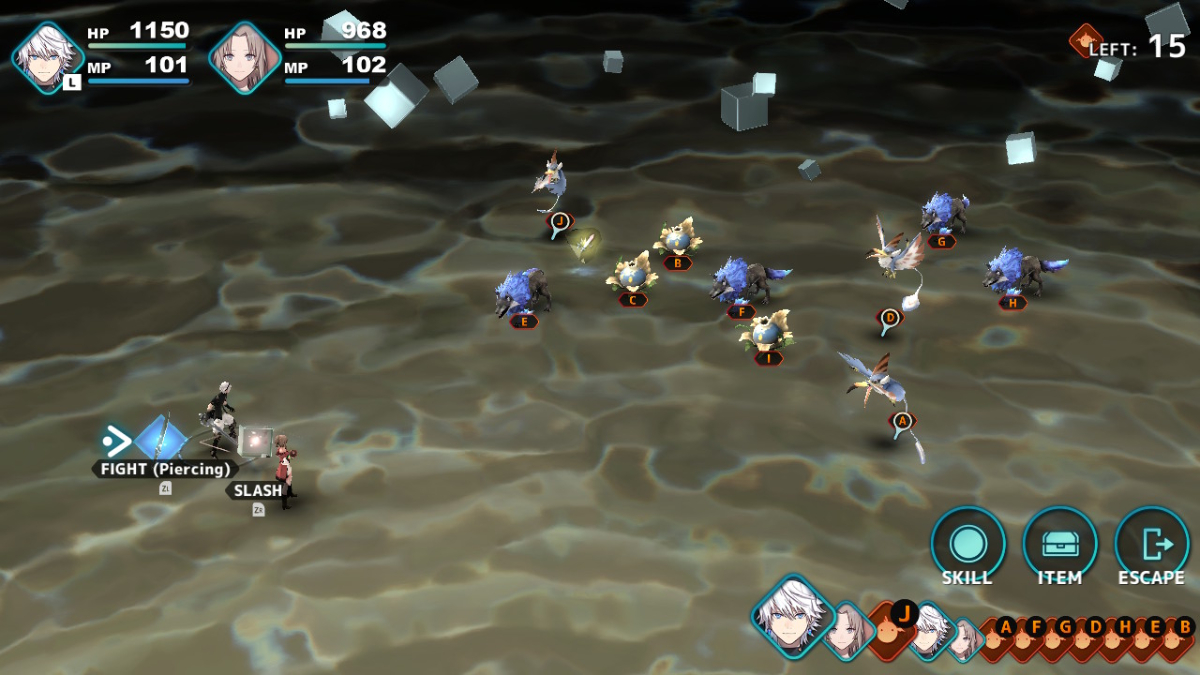This screenshot has width=1200, height=675.
Task: Target the wolf's H marker on the battlefield
Action: pyautogui.click(x=1012, y=302)
